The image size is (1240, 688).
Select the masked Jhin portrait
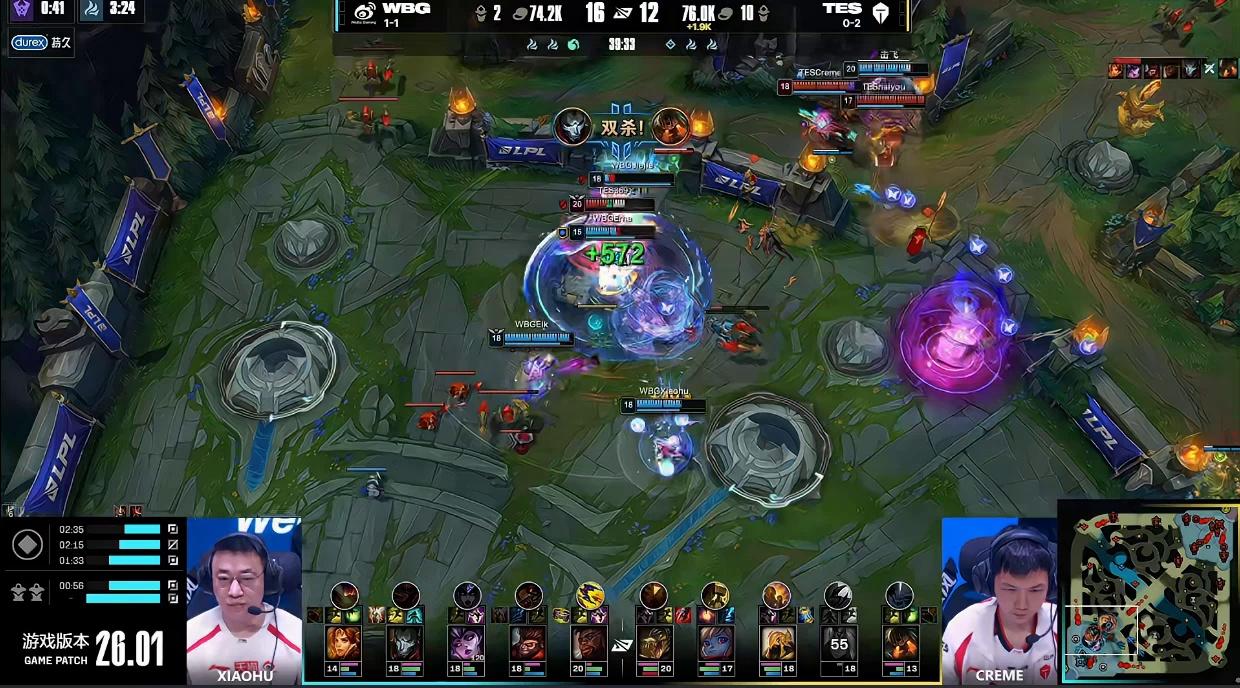click(404, 643)
